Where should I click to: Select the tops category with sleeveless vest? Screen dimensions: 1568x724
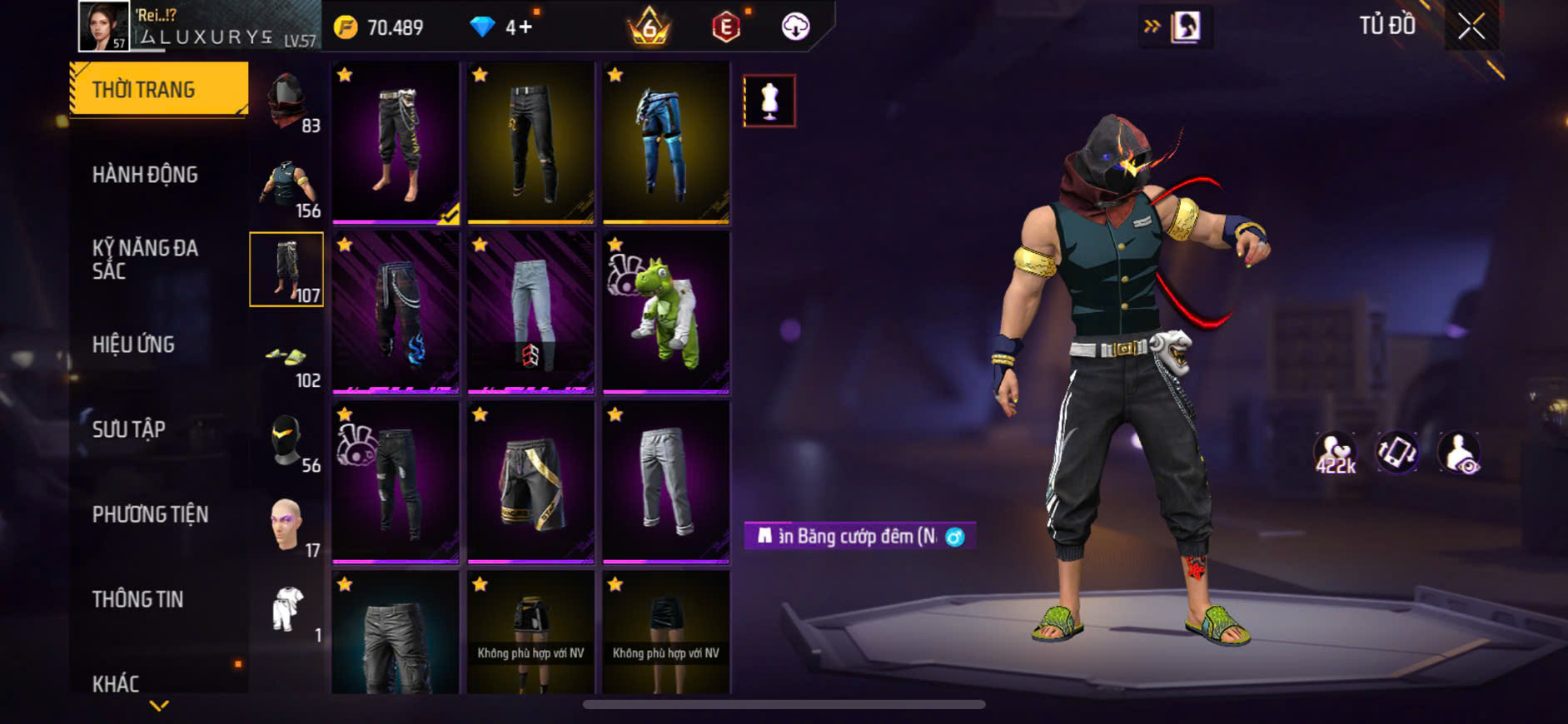pyautogui.click(x=287, y=186)
